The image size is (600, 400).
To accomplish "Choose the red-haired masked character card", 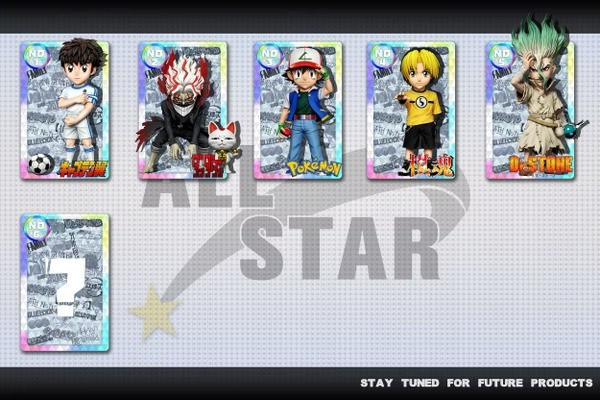I will (182, 110).
